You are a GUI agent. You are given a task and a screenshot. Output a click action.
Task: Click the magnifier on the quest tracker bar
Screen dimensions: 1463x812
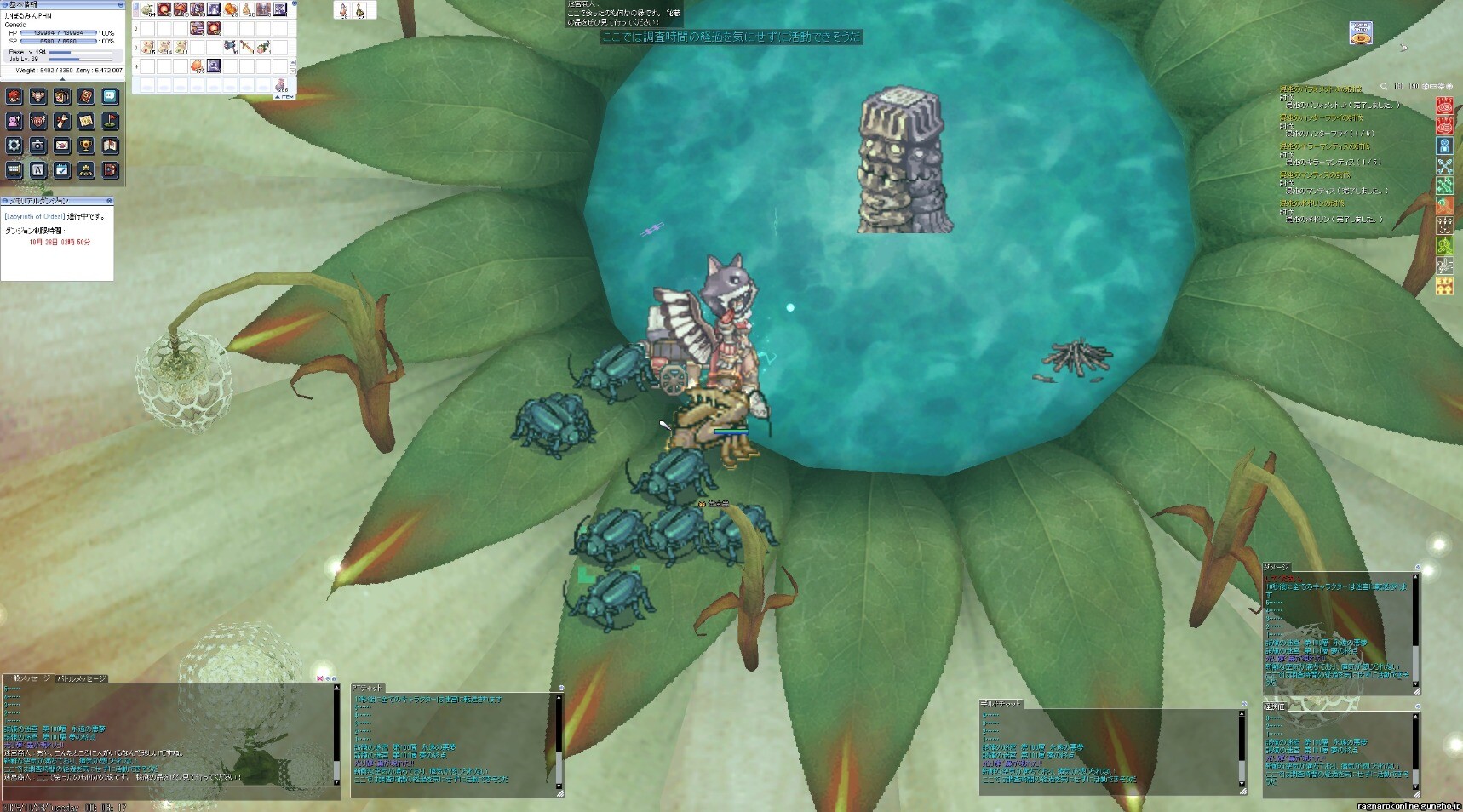click(x=1384, y=86)
